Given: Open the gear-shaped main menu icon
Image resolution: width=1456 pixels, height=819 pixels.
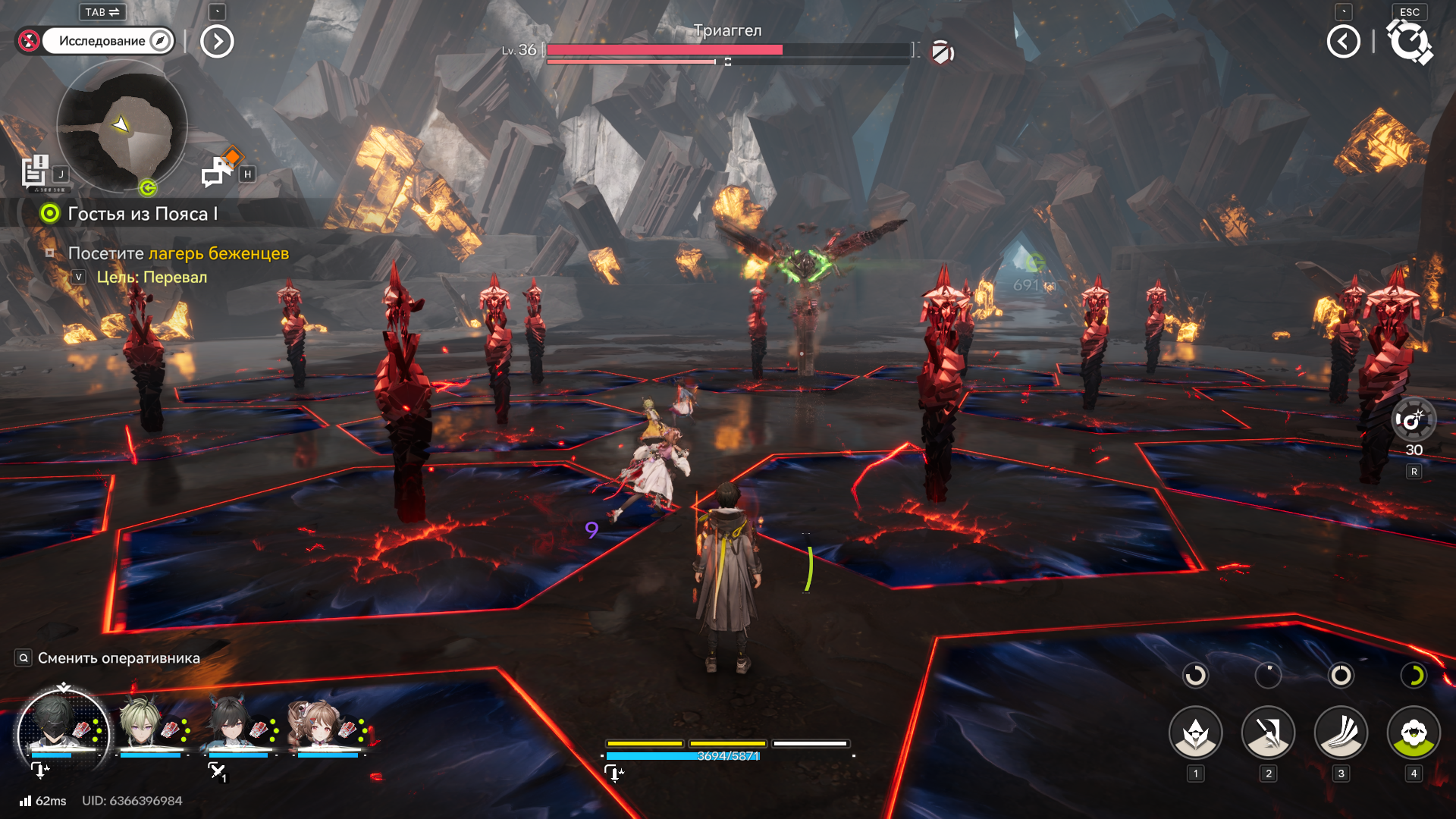Looking at the screenshot, I should 1410,42.
